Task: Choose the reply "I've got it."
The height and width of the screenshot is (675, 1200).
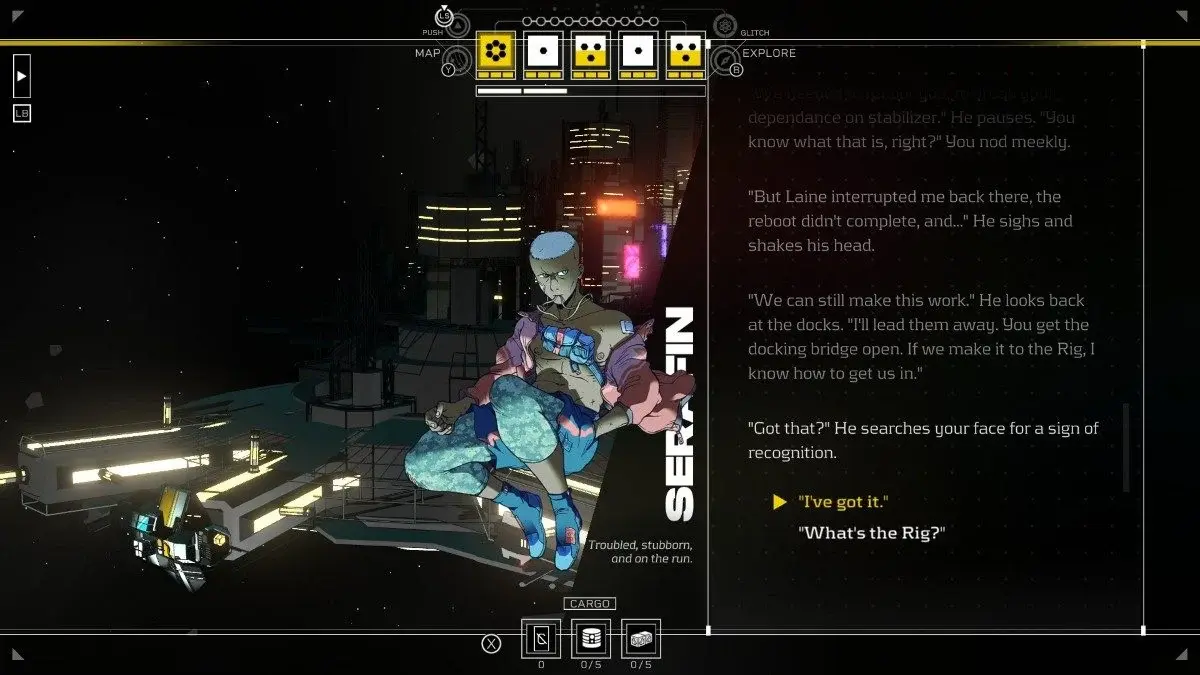Action: (x=843, y=501)
